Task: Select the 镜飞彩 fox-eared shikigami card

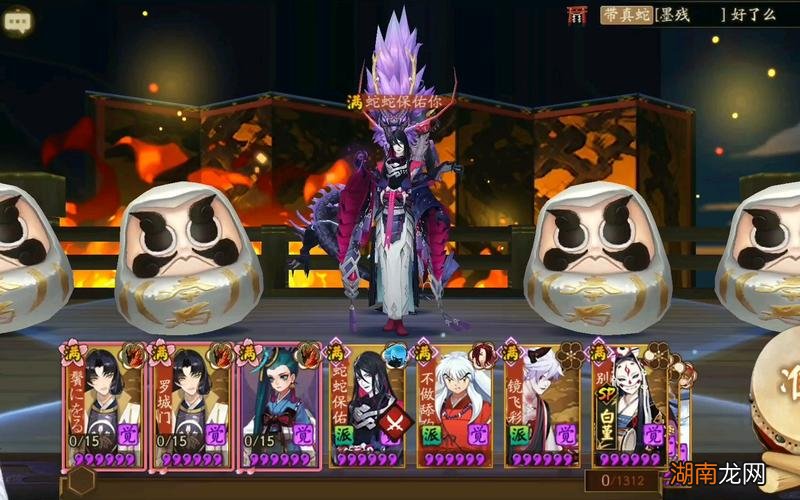Action: tap(543, 405)
